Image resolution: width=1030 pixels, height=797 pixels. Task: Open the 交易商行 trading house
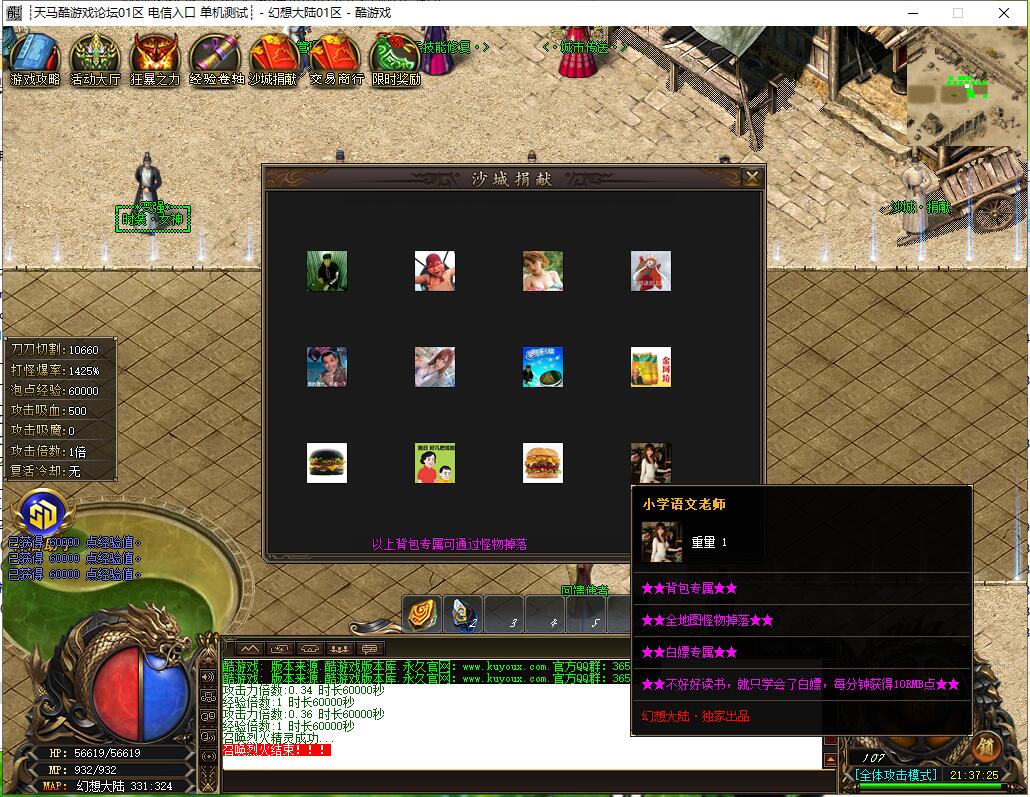pos(336,57)
